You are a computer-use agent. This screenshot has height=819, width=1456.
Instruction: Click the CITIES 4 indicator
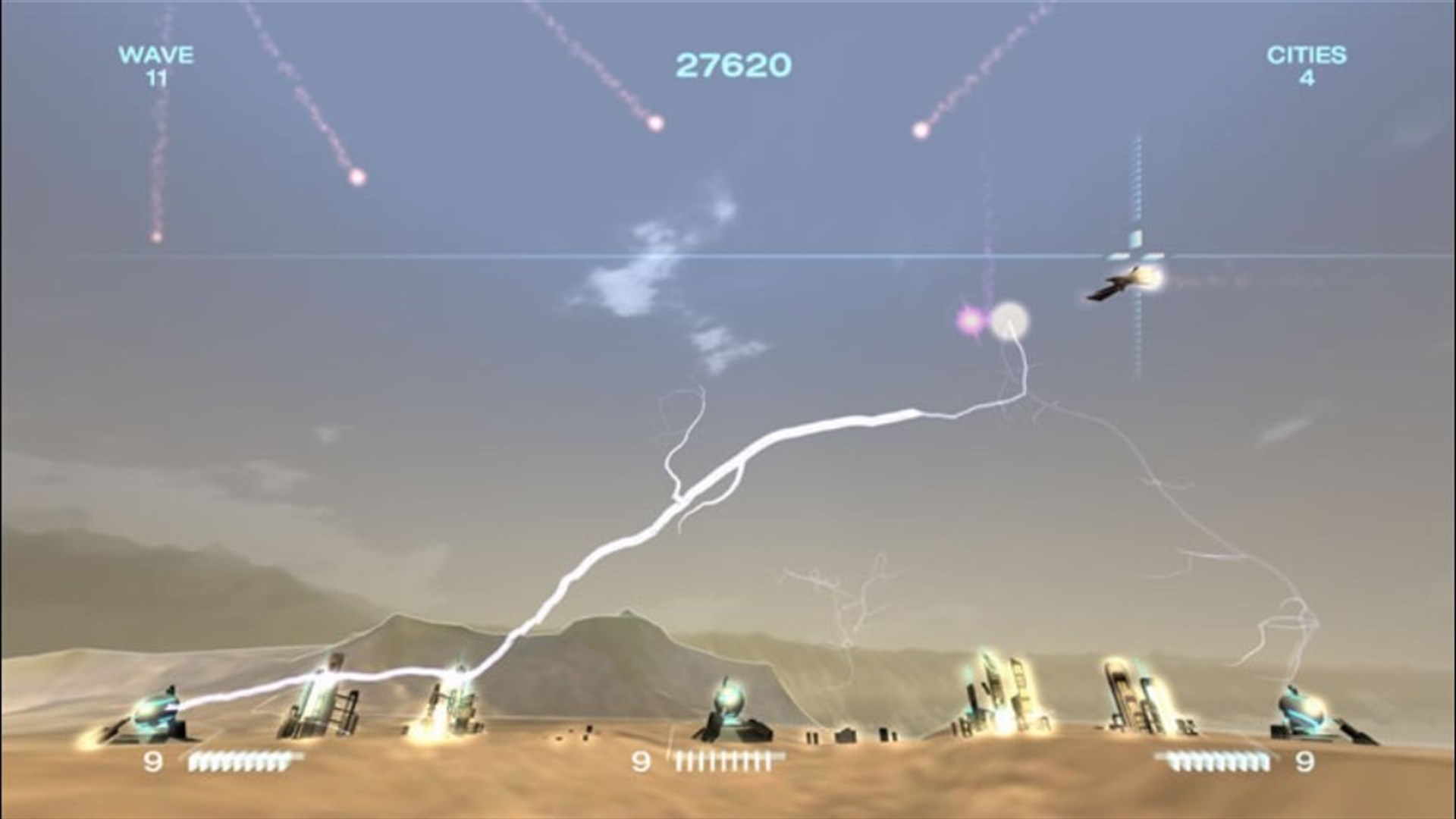pos(1308,64)
